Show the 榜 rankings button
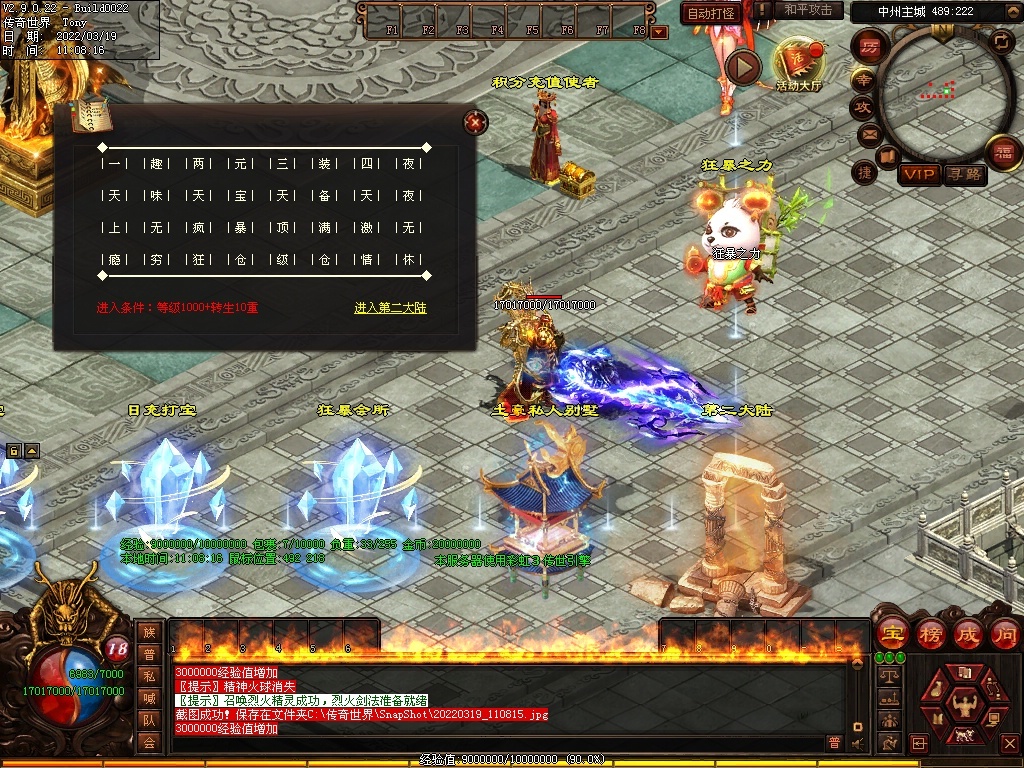Image resolution: width=1024 pixels, height=768 pixels. [x=930, y=633]
